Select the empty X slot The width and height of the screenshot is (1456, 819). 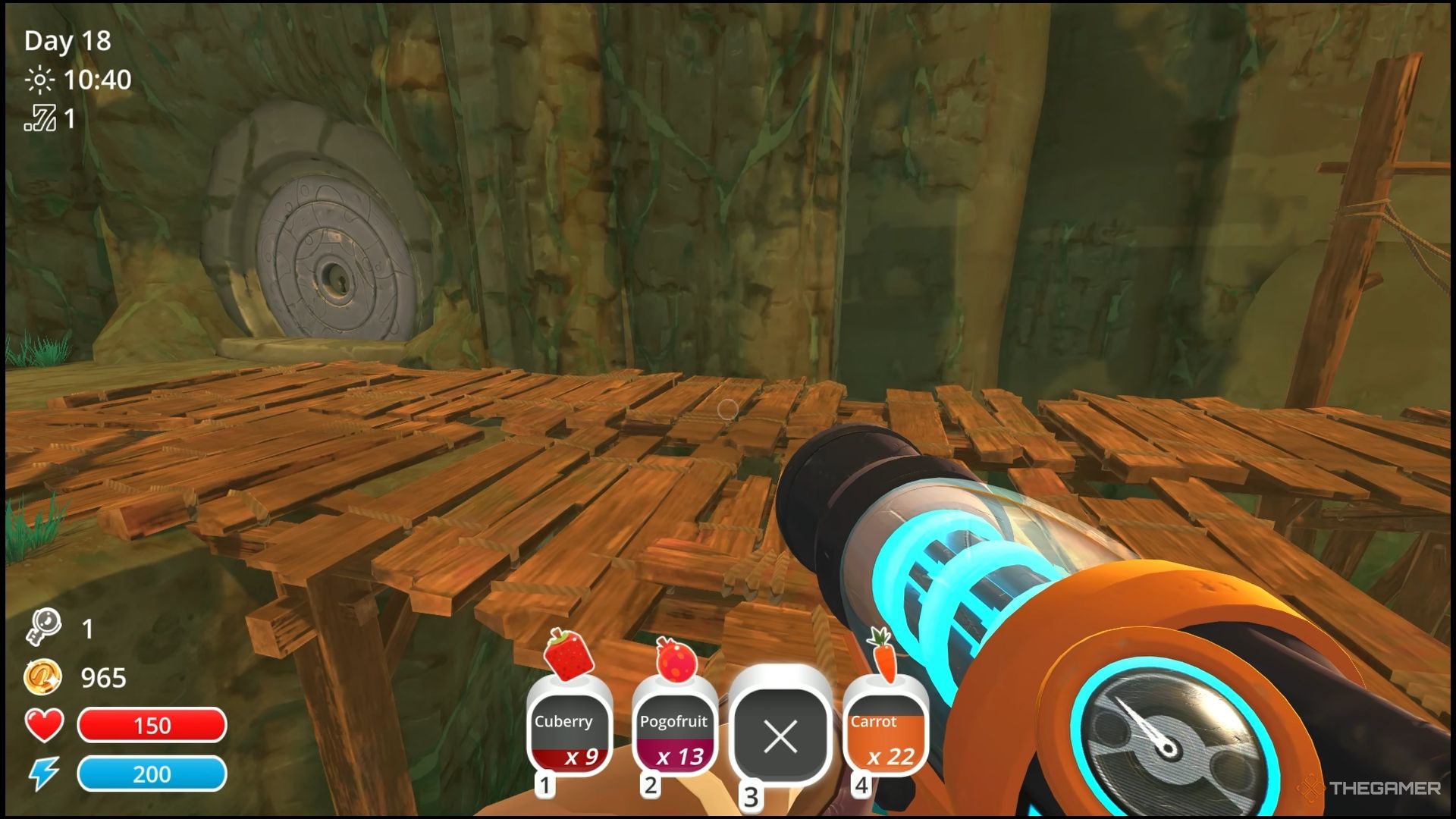coord(780,735)
